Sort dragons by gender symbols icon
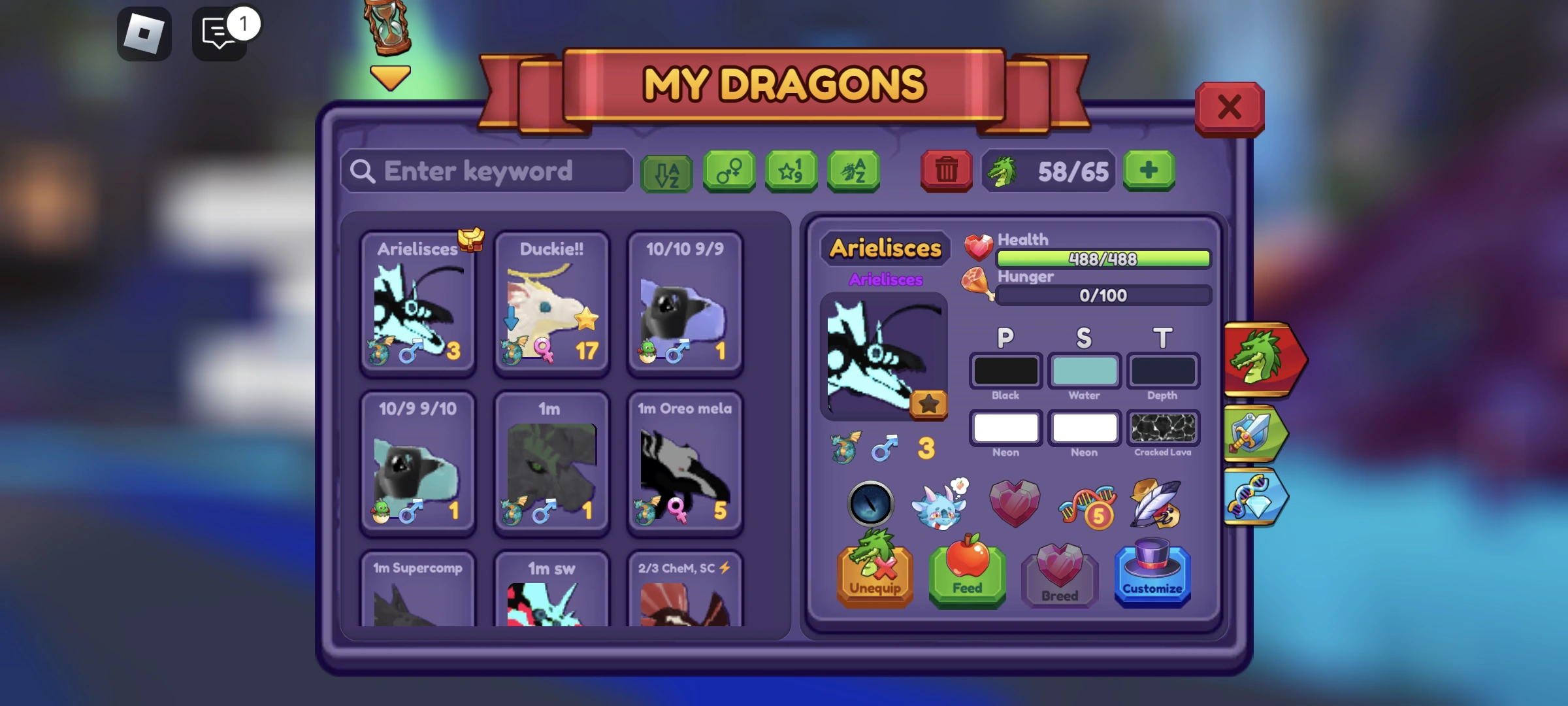 click(x=727, y=171)
